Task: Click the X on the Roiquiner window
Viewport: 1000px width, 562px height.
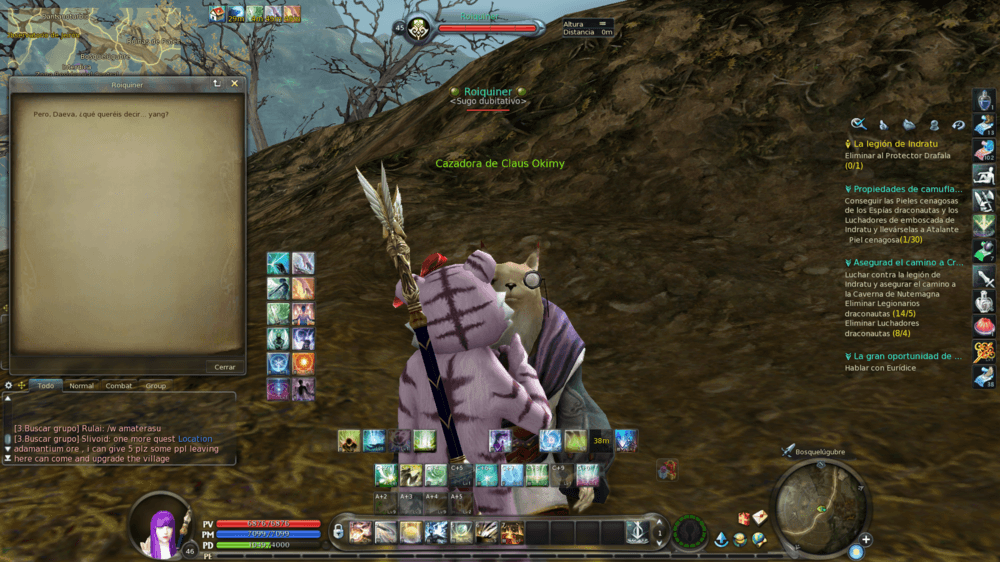Action: pos(235,84)
